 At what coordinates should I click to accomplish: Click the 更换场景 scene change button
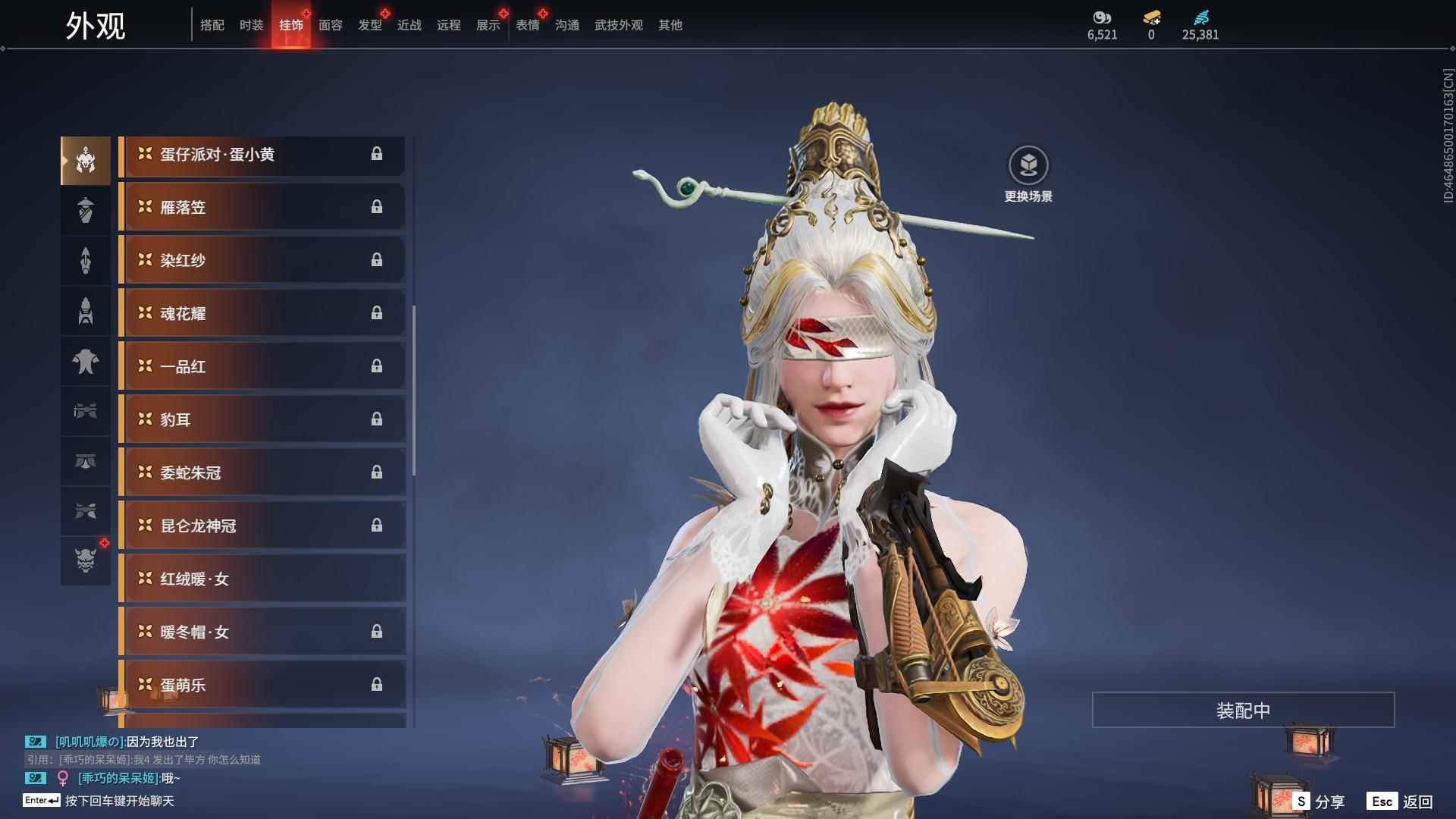point(1028,174)
